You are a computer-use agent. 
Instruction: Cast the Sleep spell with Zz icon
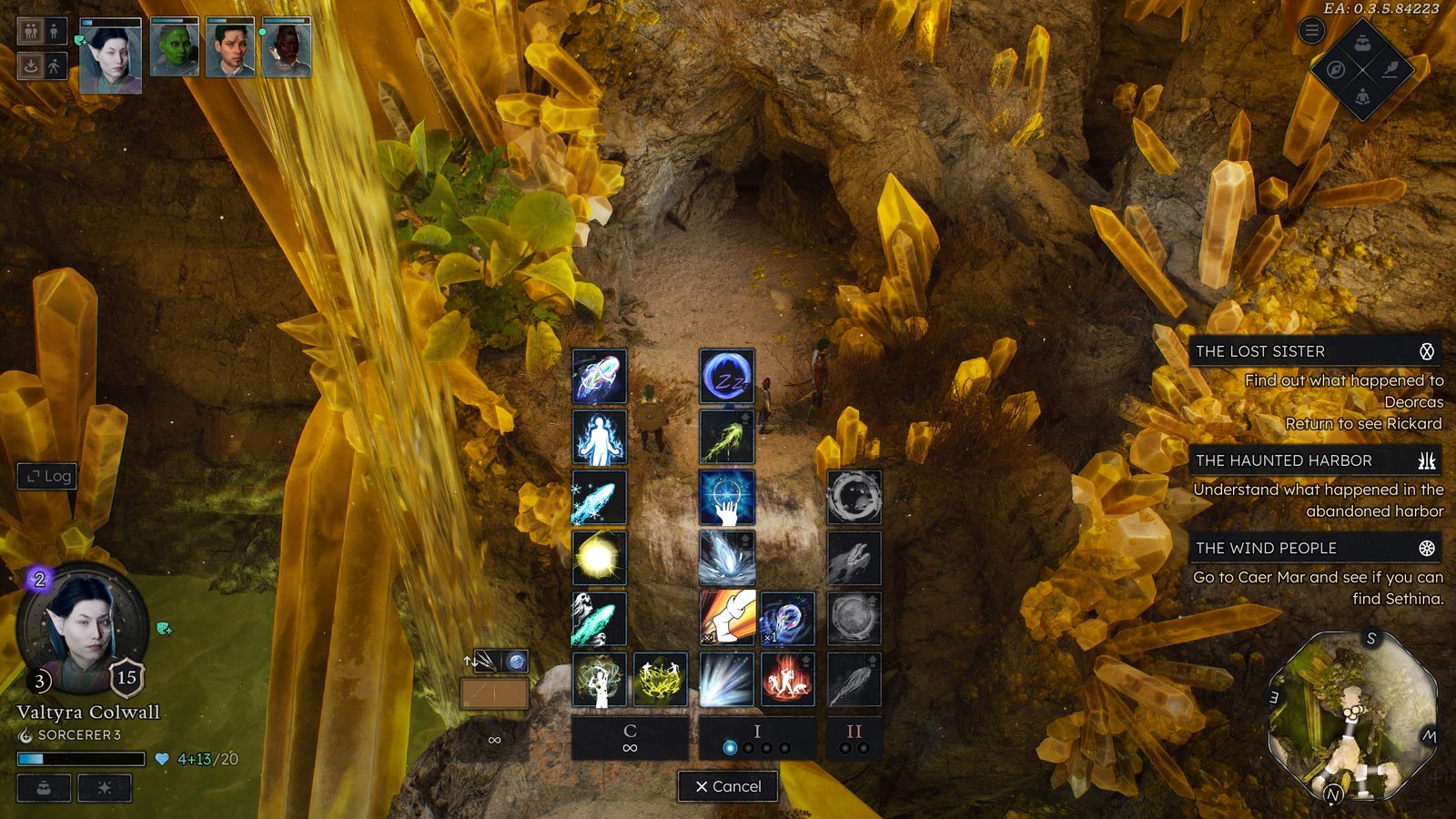[726, 377]
